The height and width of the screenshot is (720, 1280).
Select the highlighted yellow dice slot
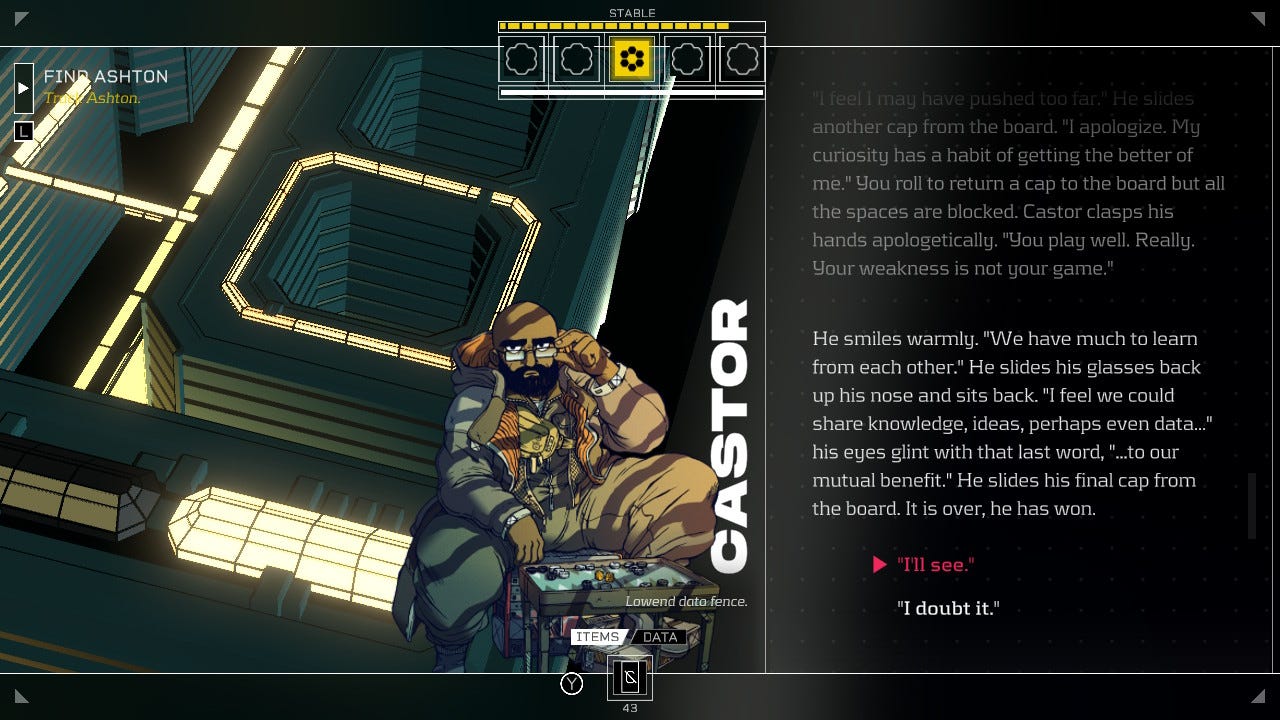[631, 60]
